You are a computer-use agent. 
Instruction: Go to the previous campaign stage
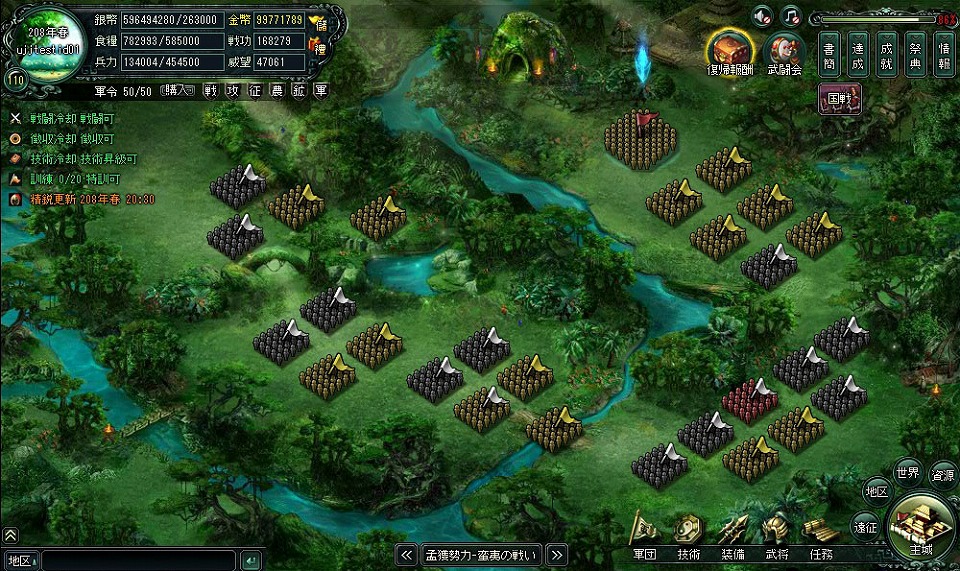(406, 554)
